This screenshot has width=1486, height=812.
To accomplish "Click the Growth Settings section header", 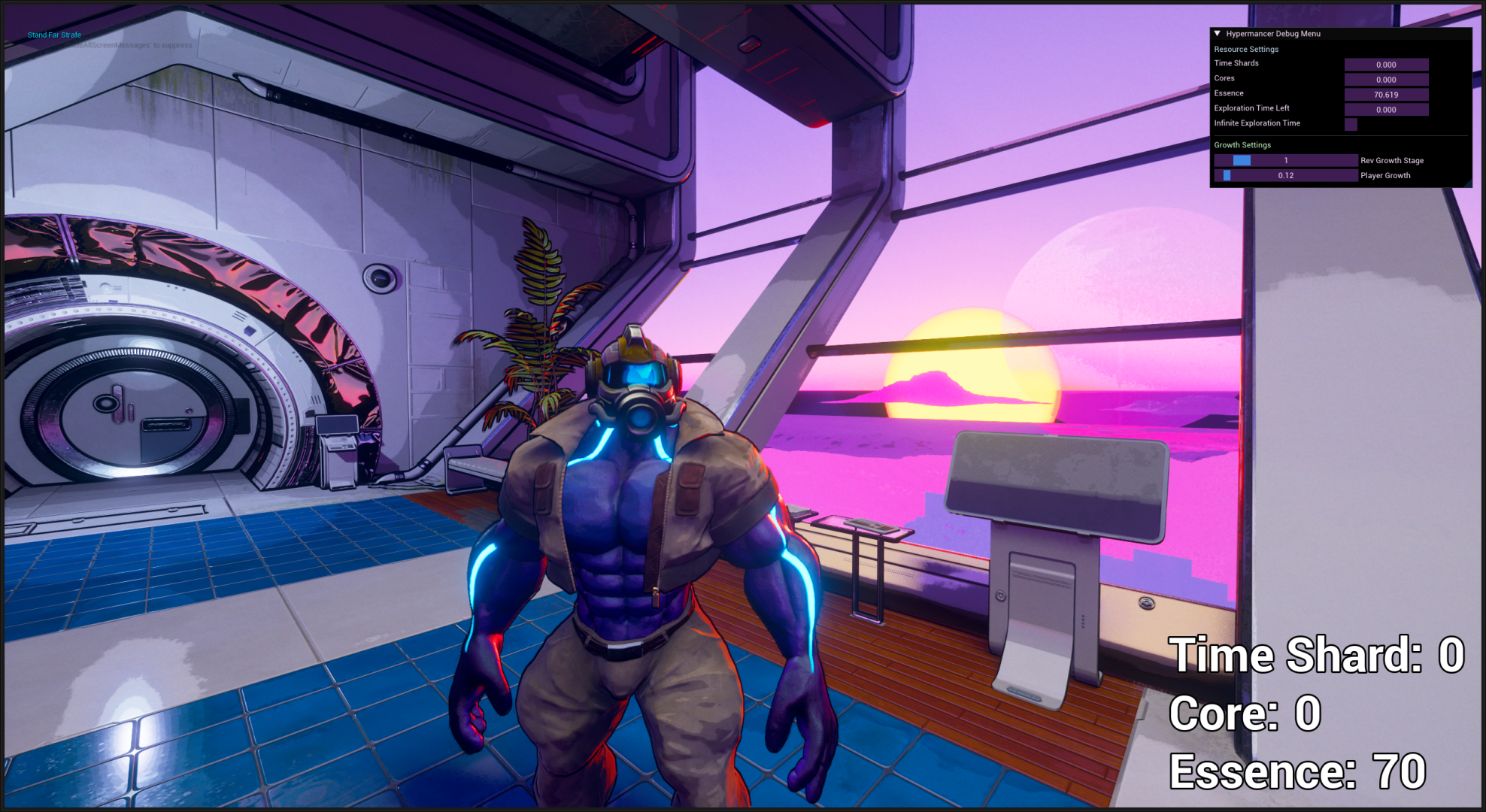I will [x=1241, y=144].
